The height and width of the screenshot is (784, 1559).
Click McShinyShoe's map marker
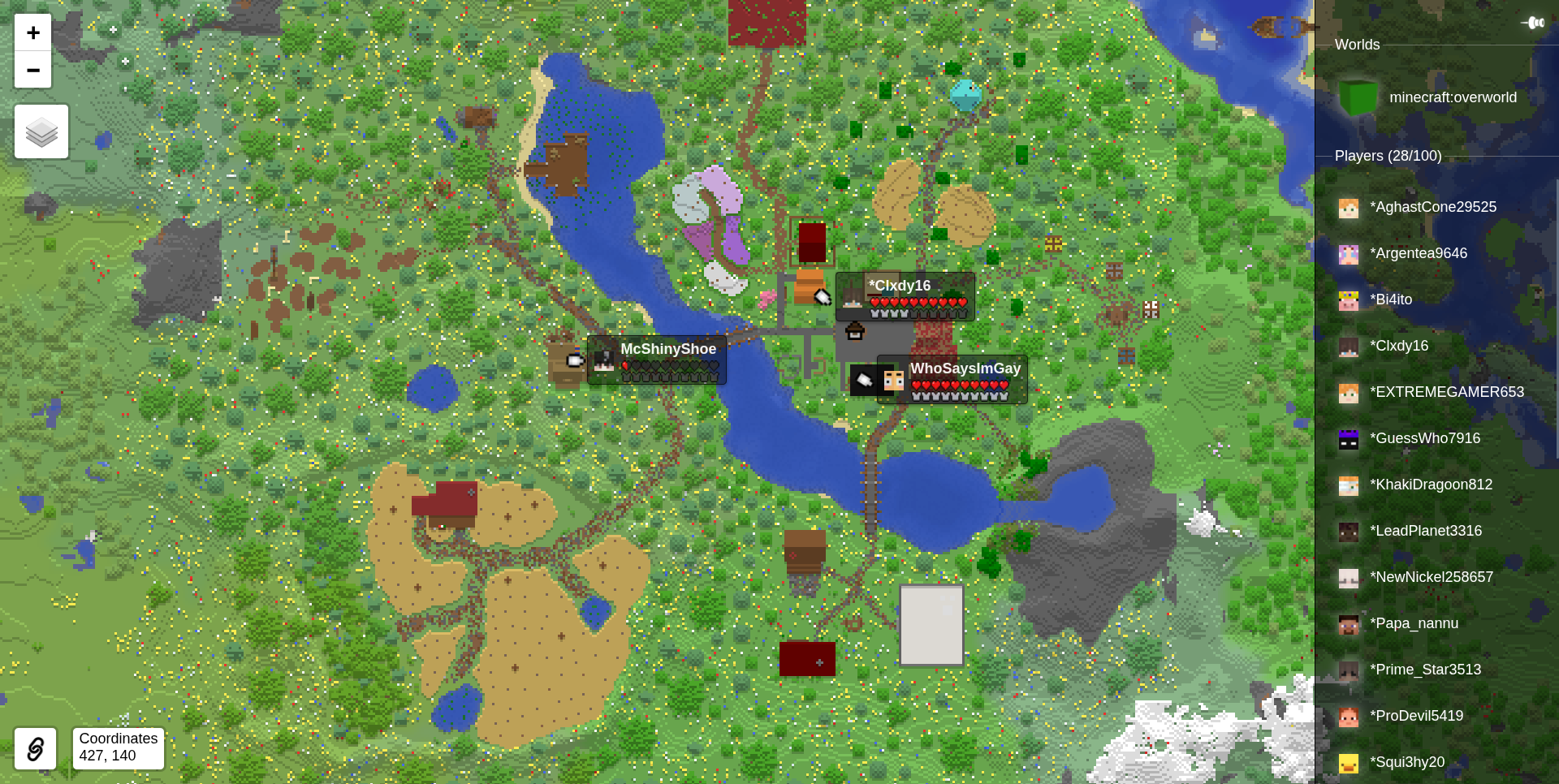coord(604,361)
